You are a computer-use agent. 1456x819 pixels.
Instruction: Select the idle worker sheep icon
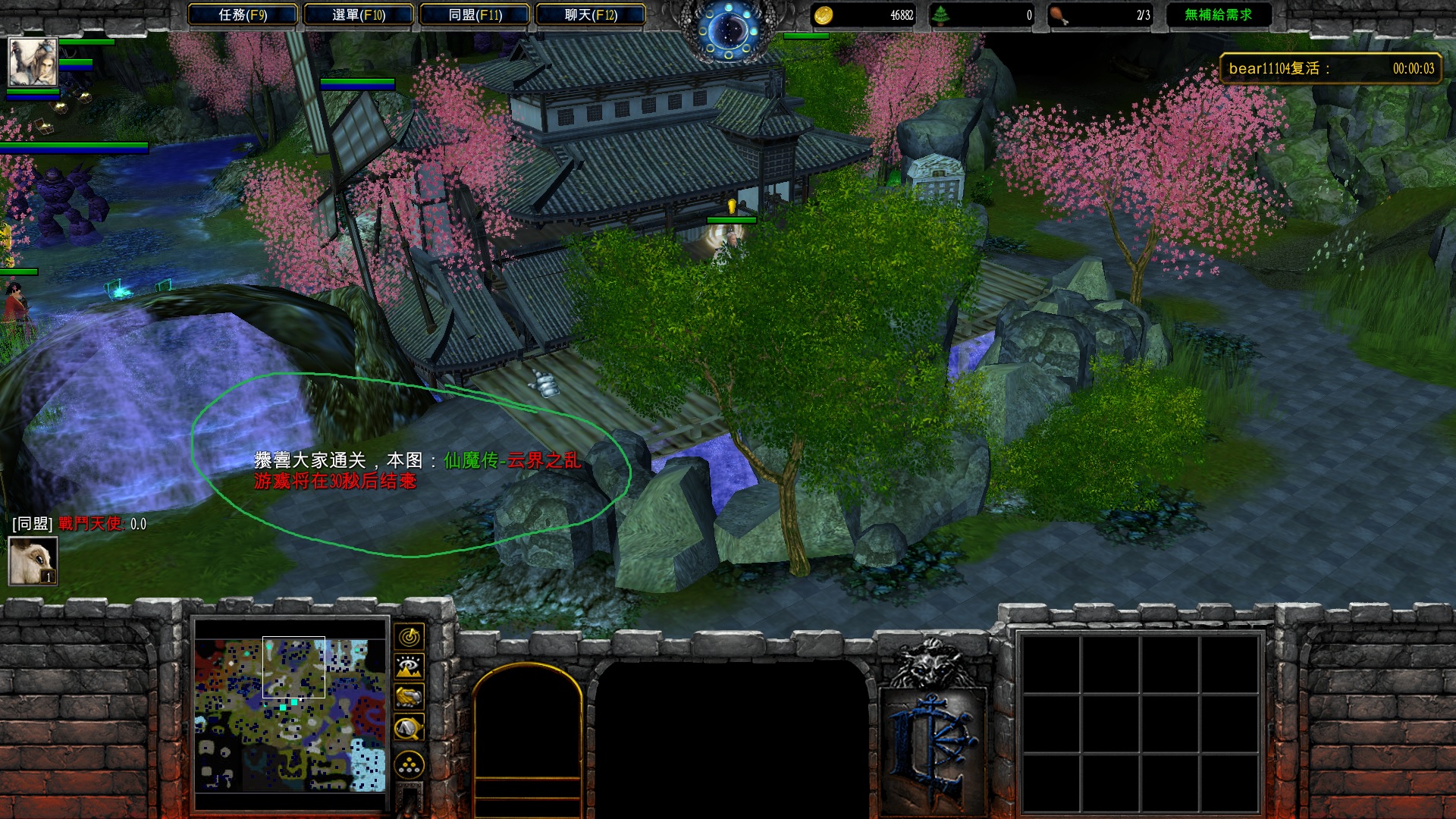pos(33,561)
